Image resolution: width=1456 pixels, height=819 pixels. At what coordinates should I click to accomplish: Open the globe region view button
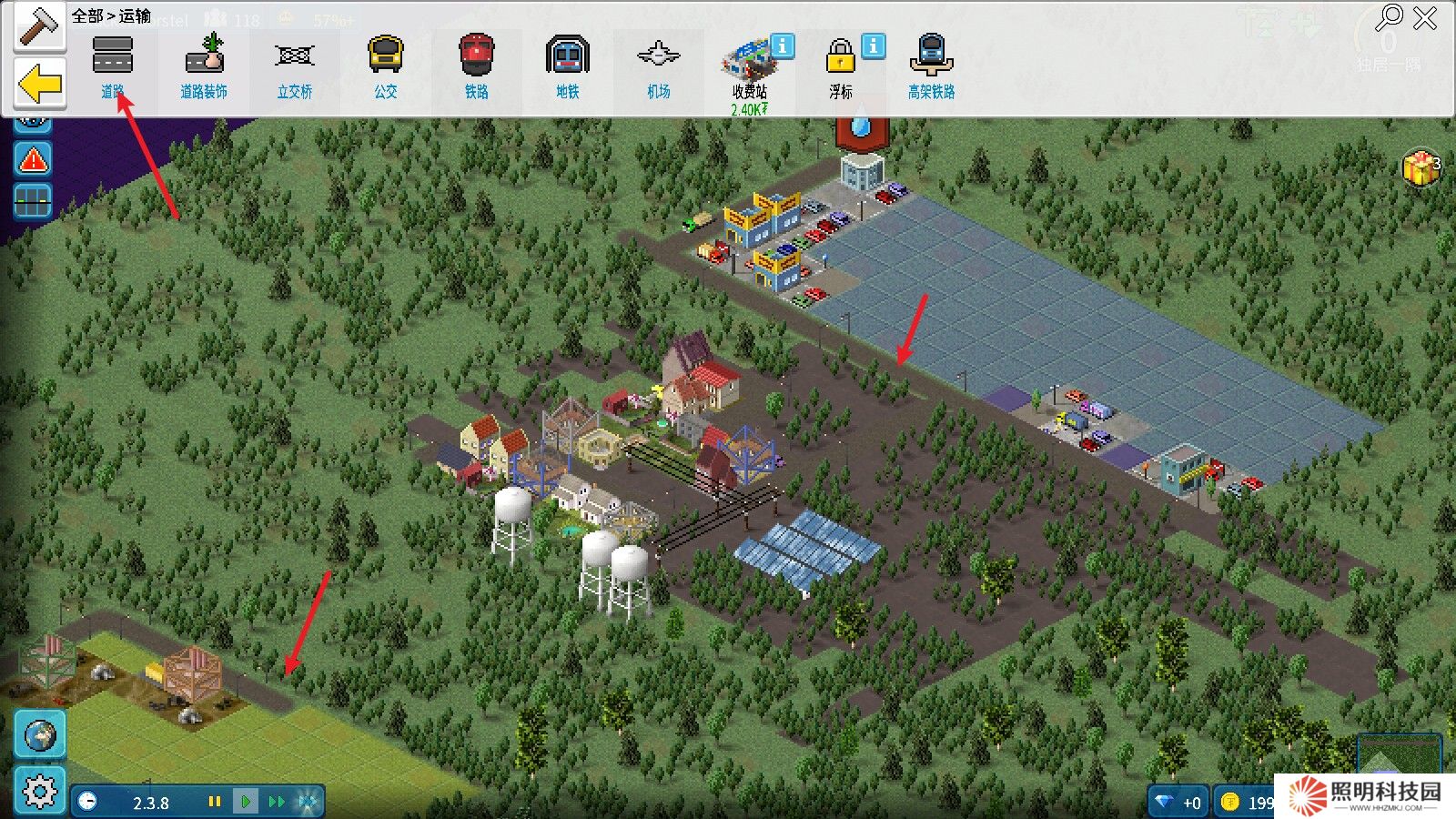click(40, 735)
